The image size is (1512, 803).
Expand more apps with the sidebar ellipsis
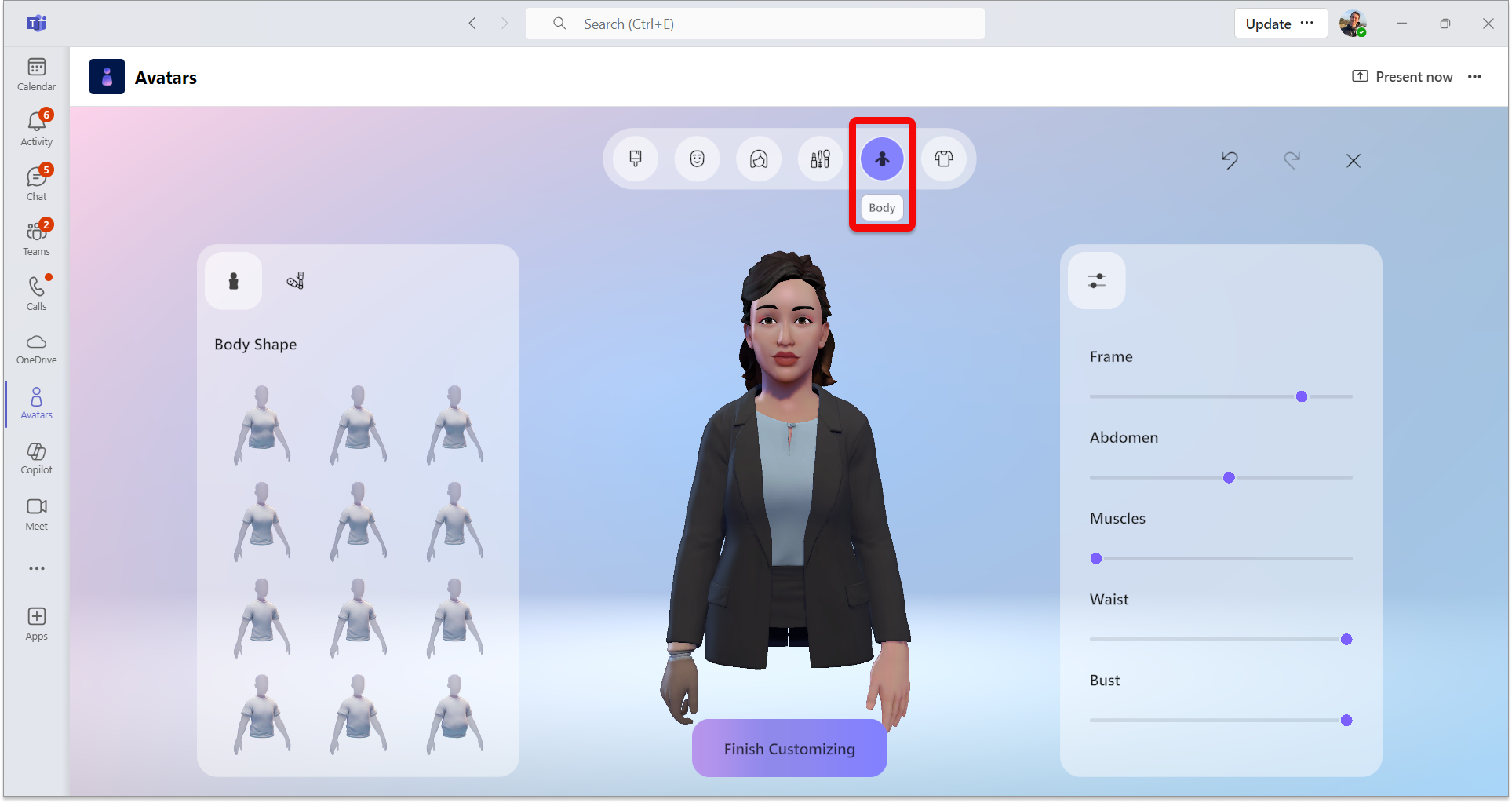(x=36, y=568)
